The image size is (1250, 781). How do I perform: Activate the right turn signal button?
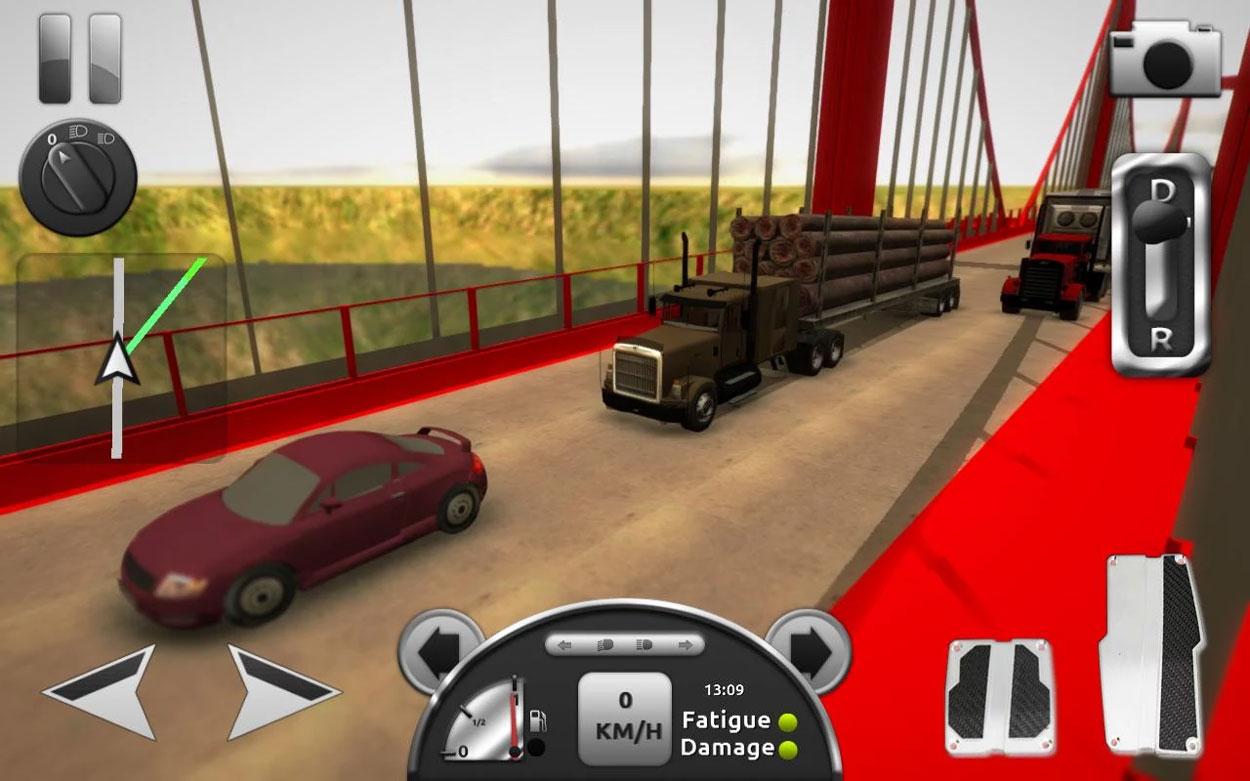pyautogui.click(x=807, y=651)
